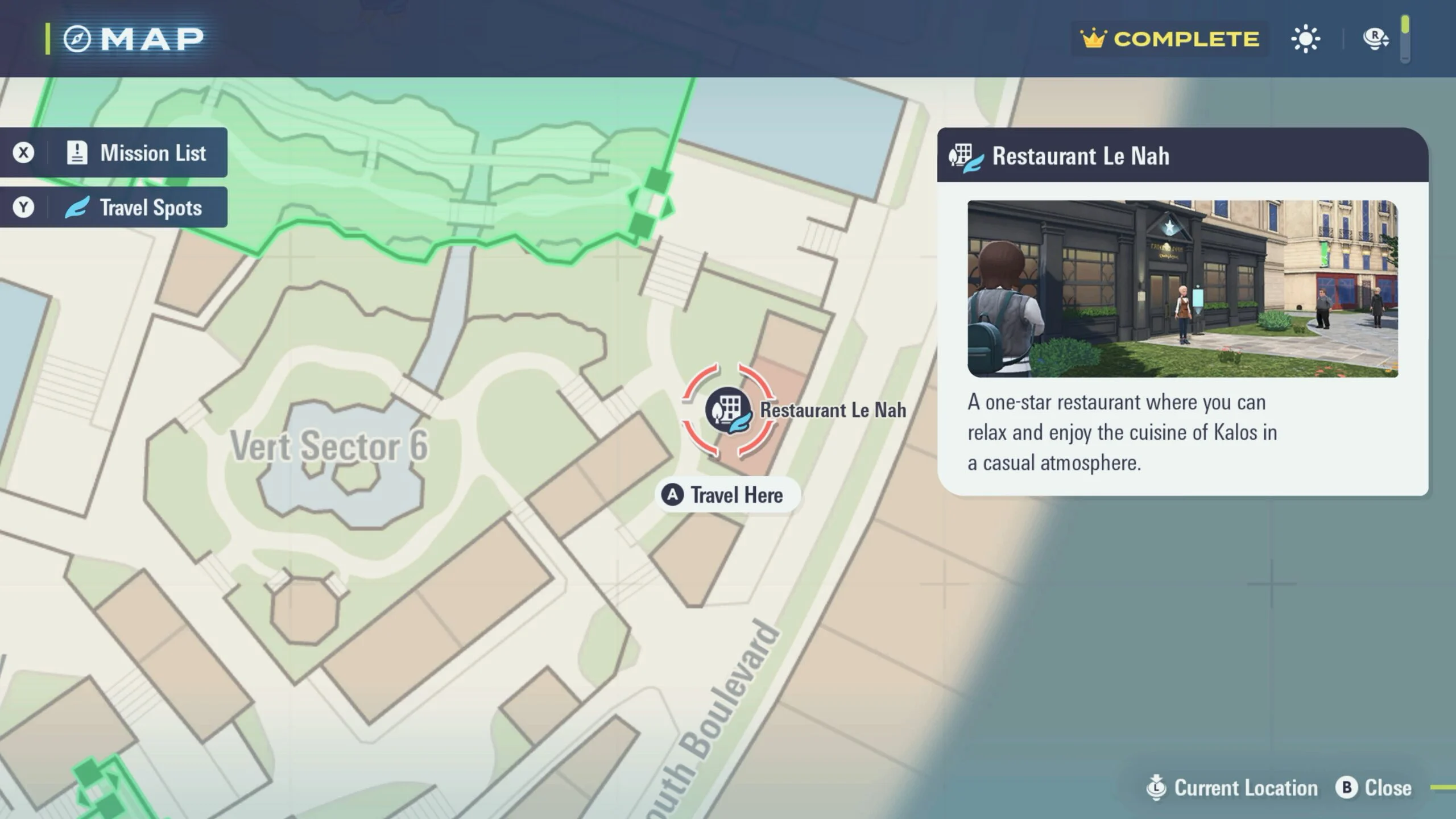The image size is (1456, 819).
Task: Click the A button icon on Travel Here
Action: [672, 495]
